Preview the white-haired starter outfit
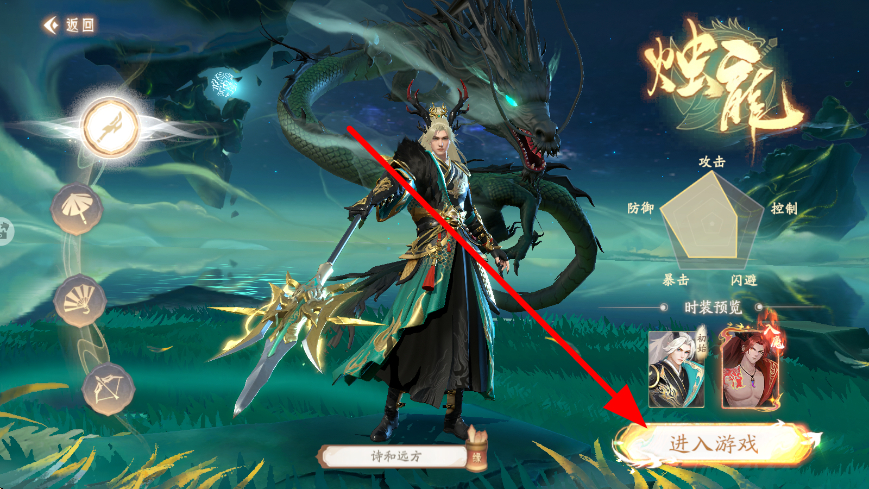Screen dimensions: 869x489 click(676, 368)
